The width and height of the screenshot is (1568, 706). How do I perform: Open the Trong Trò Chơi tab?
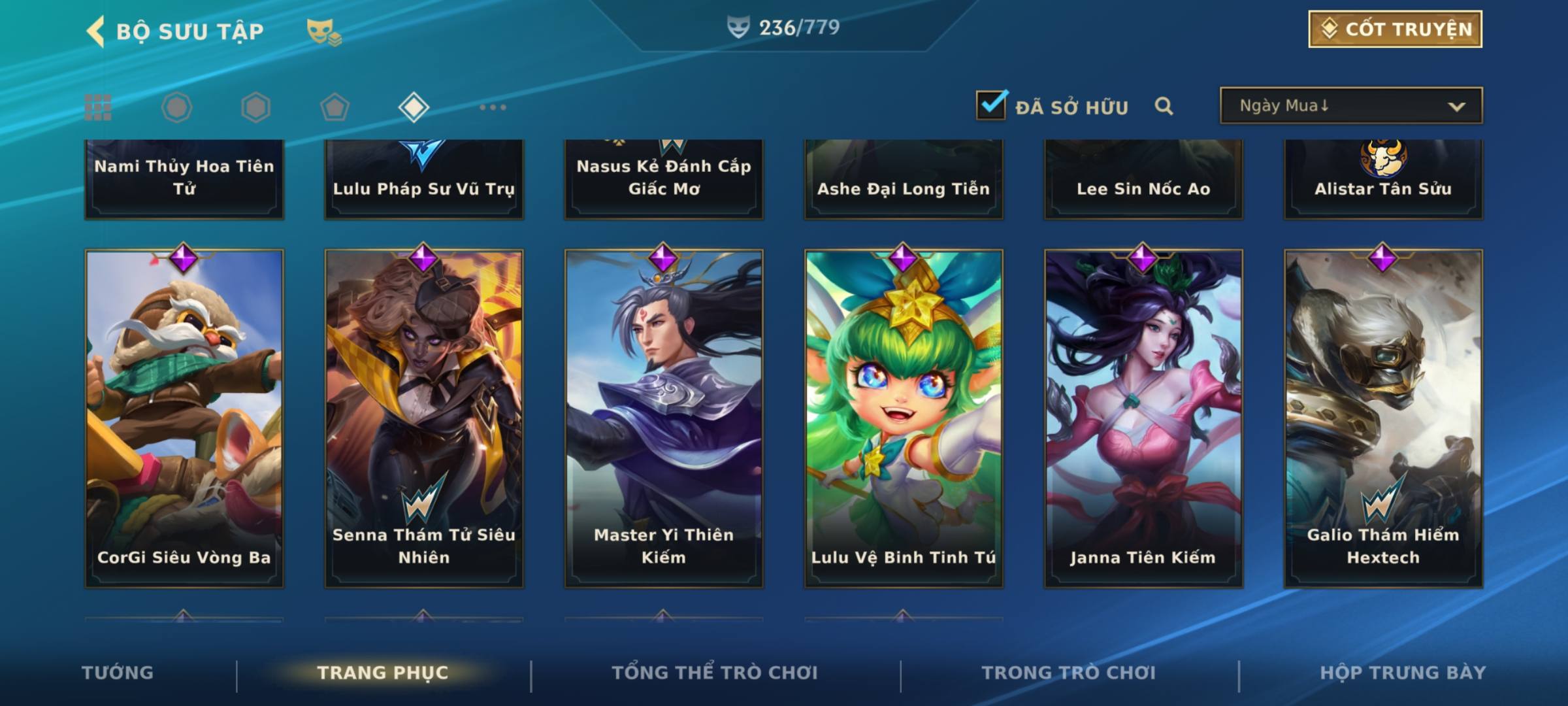(1069, 673)
